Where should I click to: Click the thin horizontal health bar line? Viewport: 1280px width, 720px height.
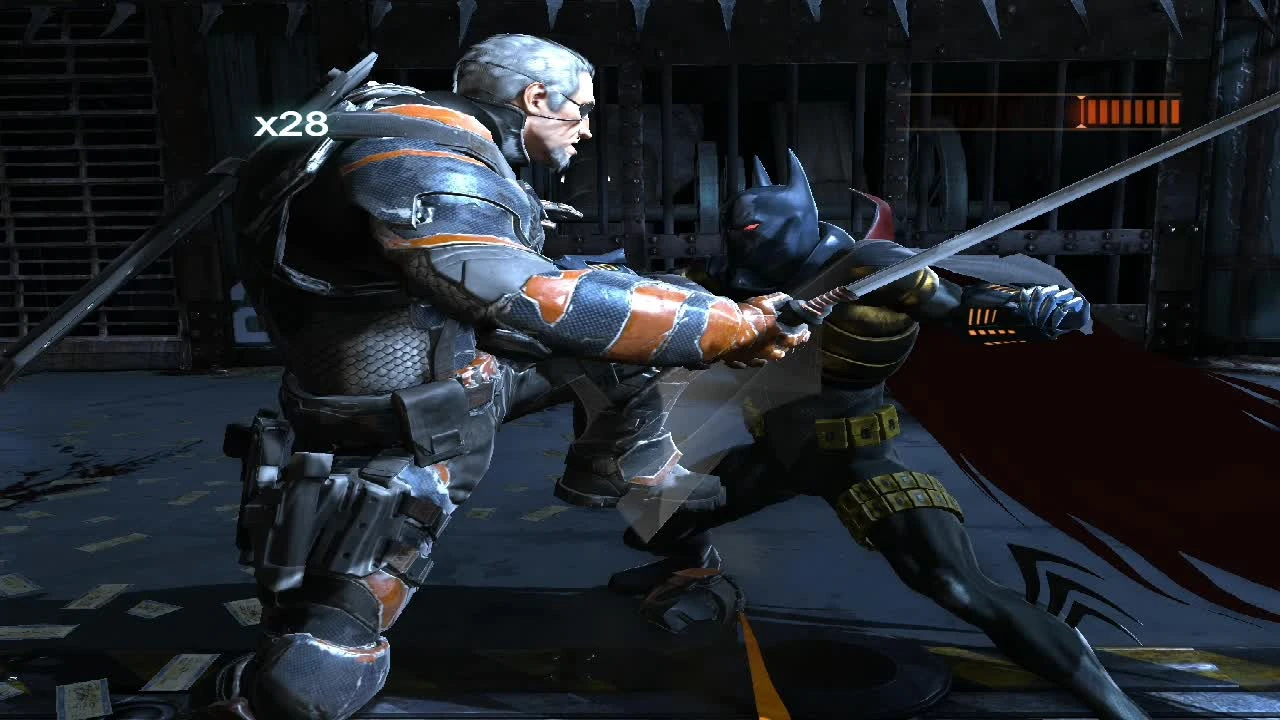pos(1000,95)
